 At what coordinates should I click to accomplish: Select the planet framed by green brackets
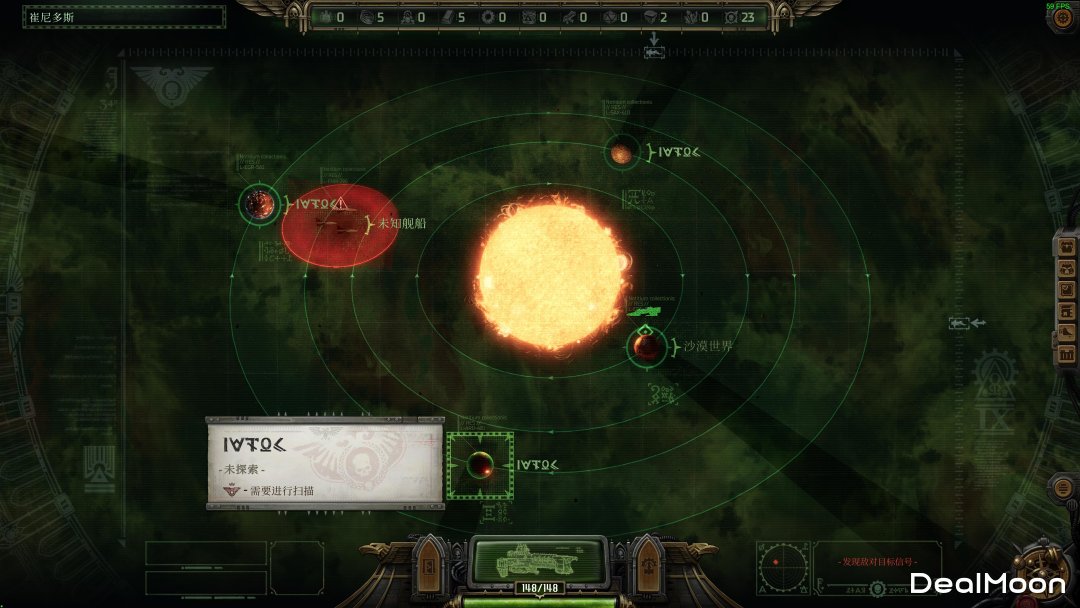(480, 465)
